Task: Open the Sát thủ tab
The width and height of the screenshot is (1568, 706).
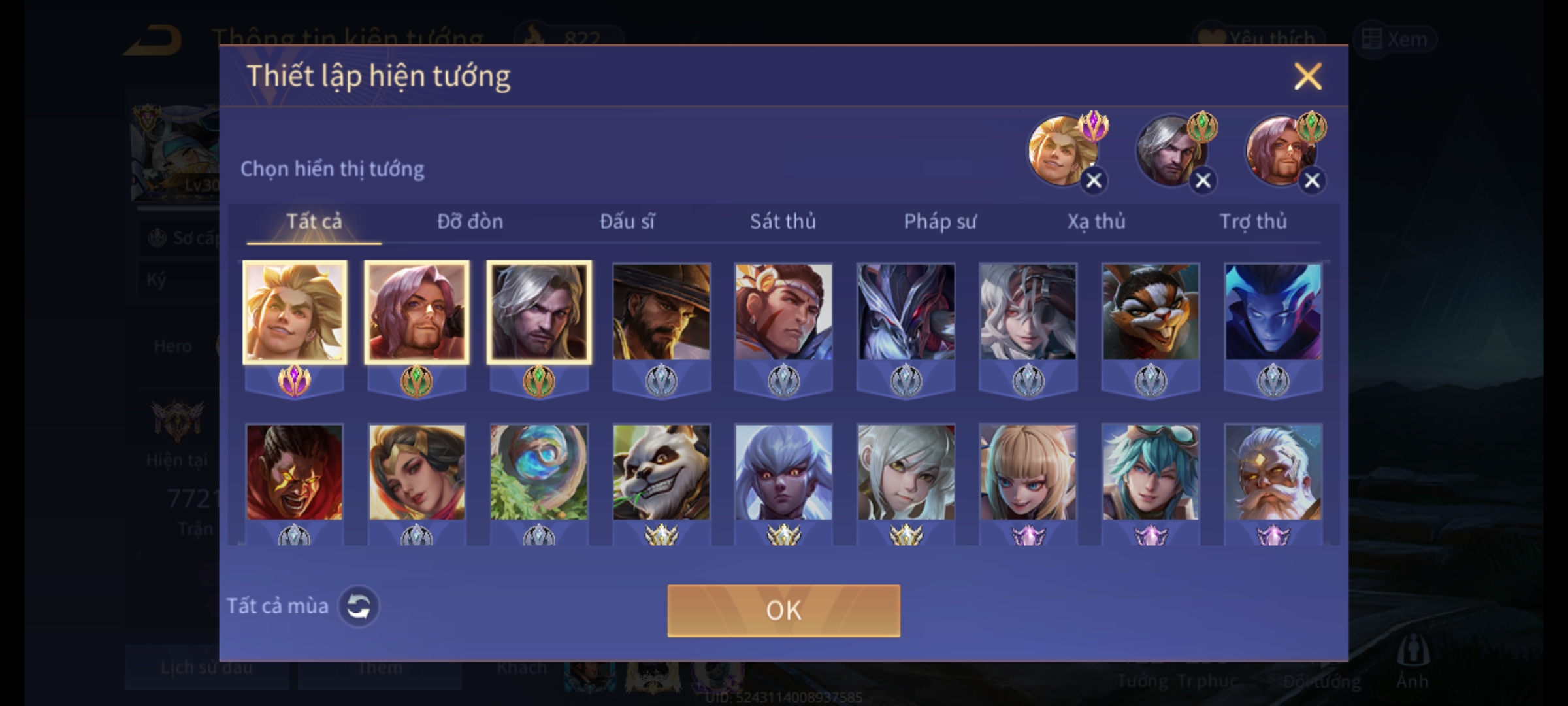Action: (783, 222)
